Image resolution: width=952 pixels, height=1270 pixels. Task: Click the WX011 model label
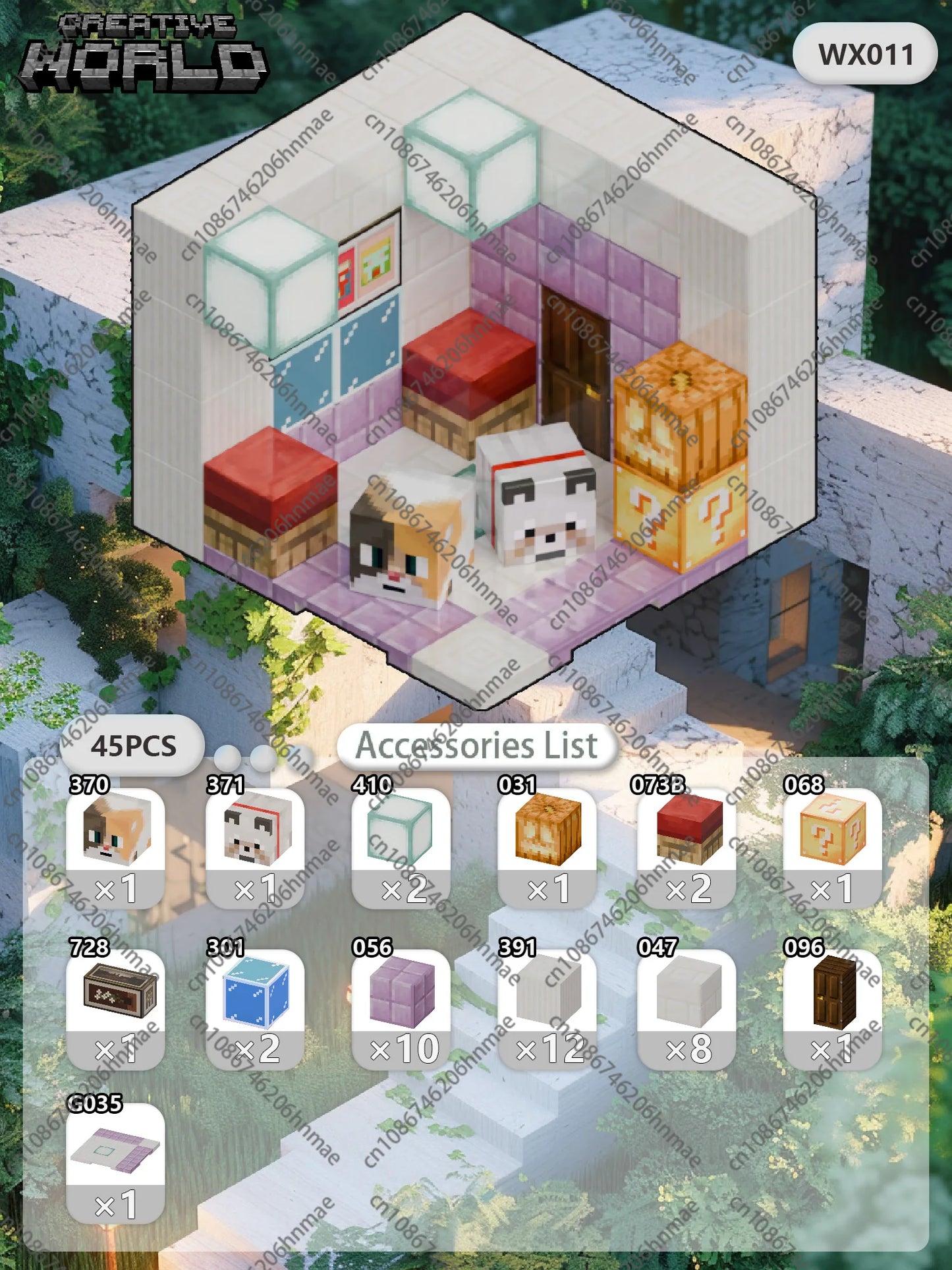pyautogui.click(x=865, y=54)
